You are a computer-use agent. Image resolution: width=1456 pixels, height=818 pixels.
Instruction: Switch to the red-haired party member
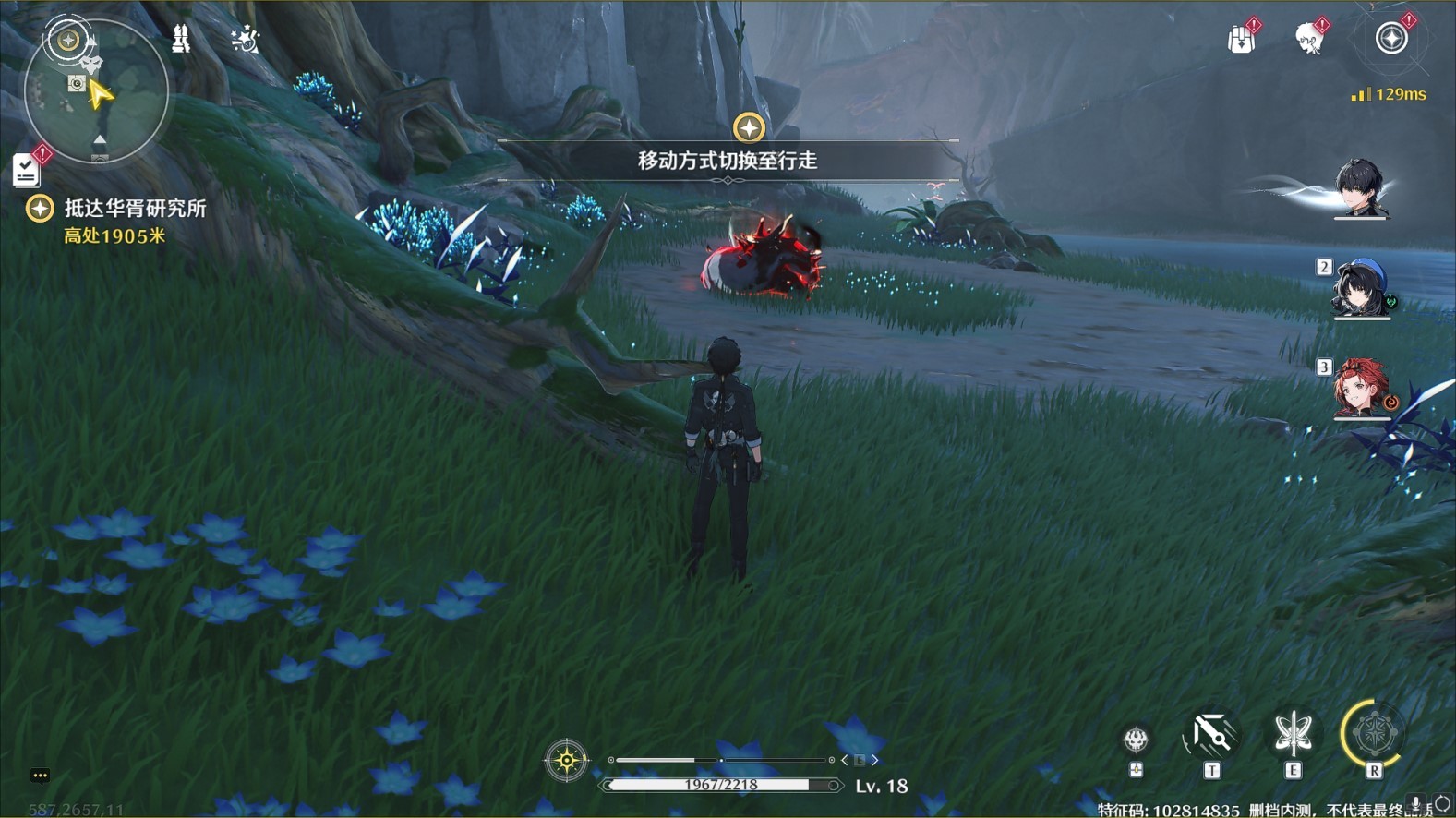coord(1359,388)
